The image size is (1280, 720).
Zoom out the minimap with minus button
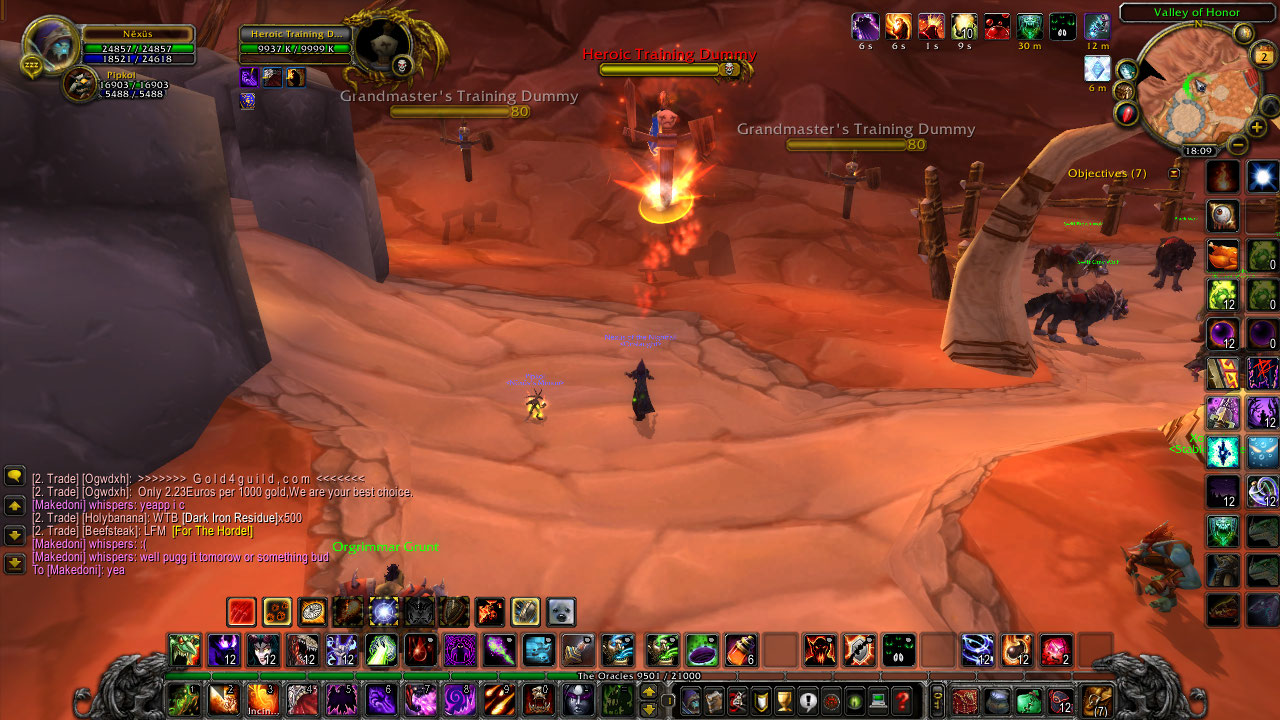[x=1238, y=145]
